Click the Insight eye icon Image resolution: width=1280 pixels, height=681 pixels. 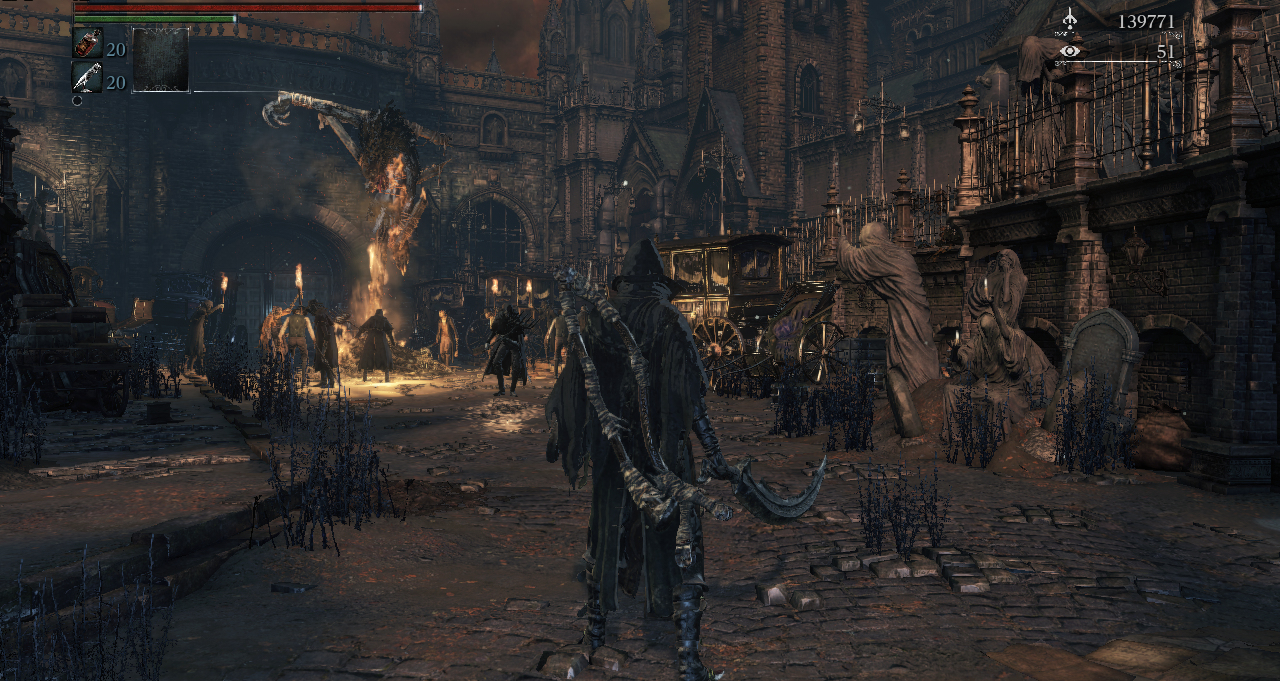coord(1070,51)
